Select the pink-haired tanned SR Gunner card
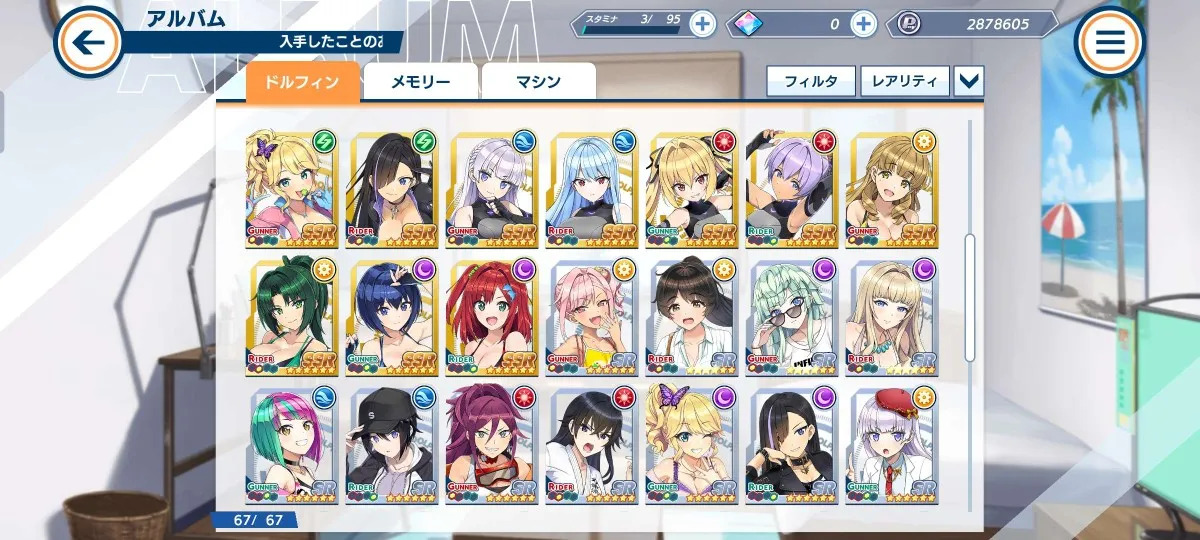The width and height of the screenshot is (1200, 540). [590, 317]
